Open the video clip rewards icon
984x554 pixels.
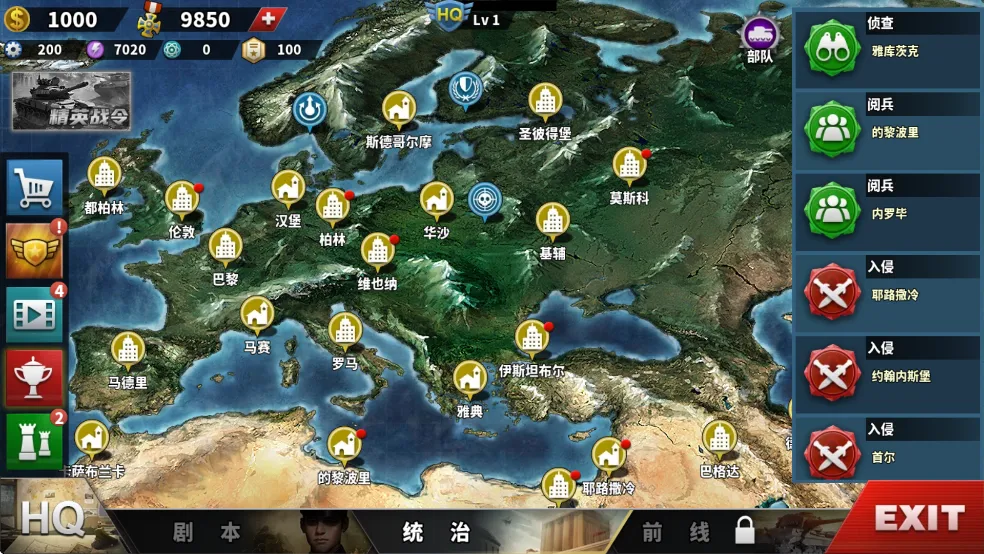[x=35, y=315]
